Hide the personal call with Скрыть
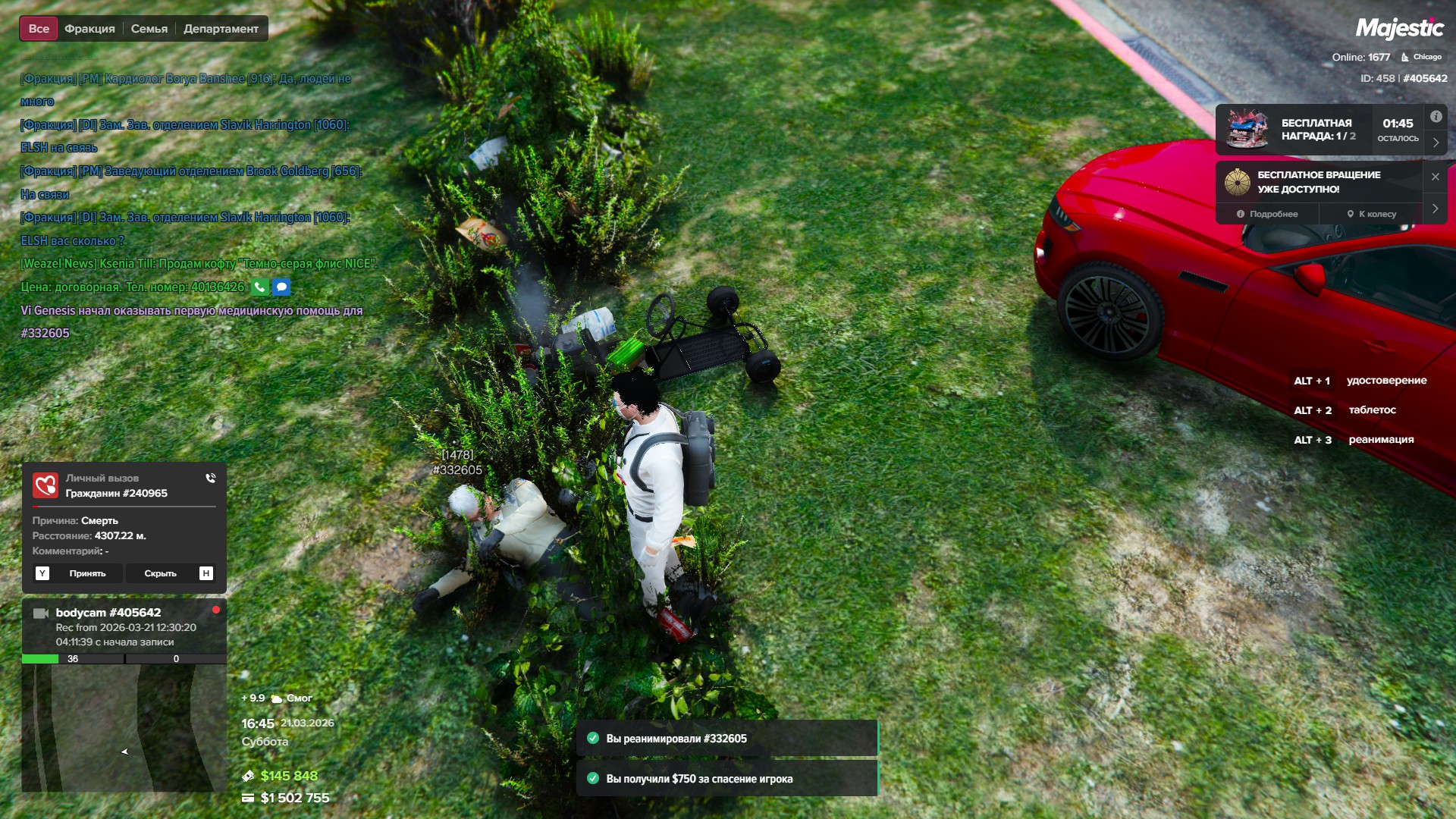Image resolution: width=1456 pixels, height=819 pixels. coord(160,573)
